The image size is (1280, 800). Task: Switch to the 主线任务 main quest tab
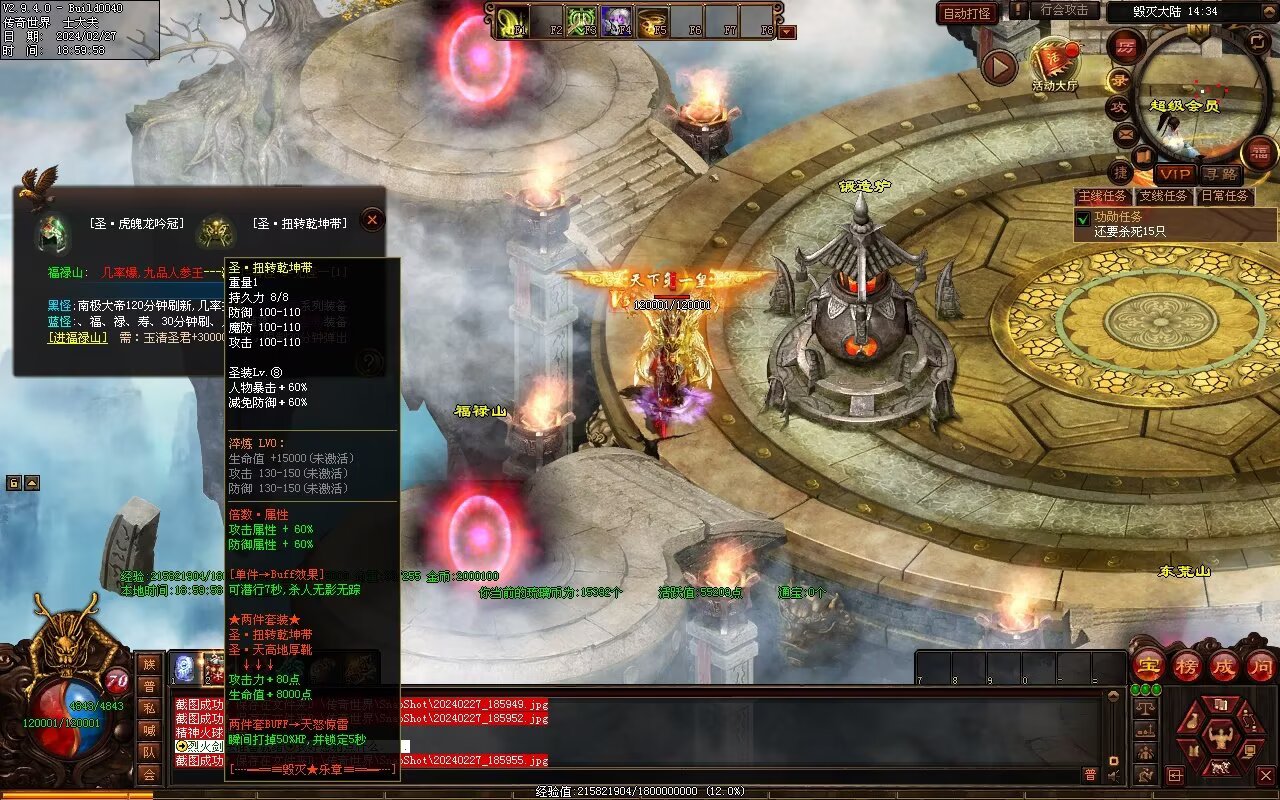coord(1103,196)
